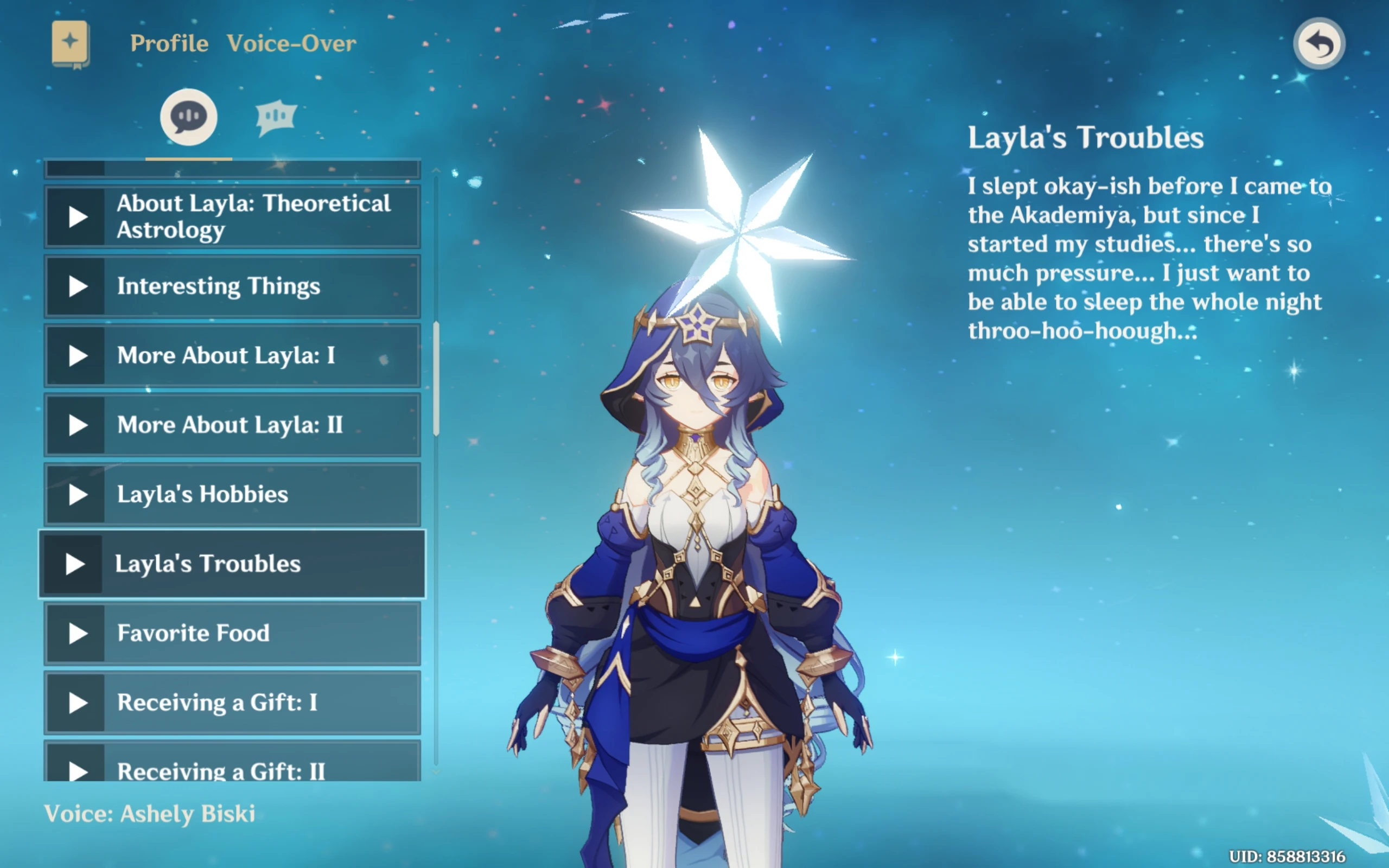Select the multi-bubble combat voice category icon
The image size is (1389, 868).
point(277,117)
